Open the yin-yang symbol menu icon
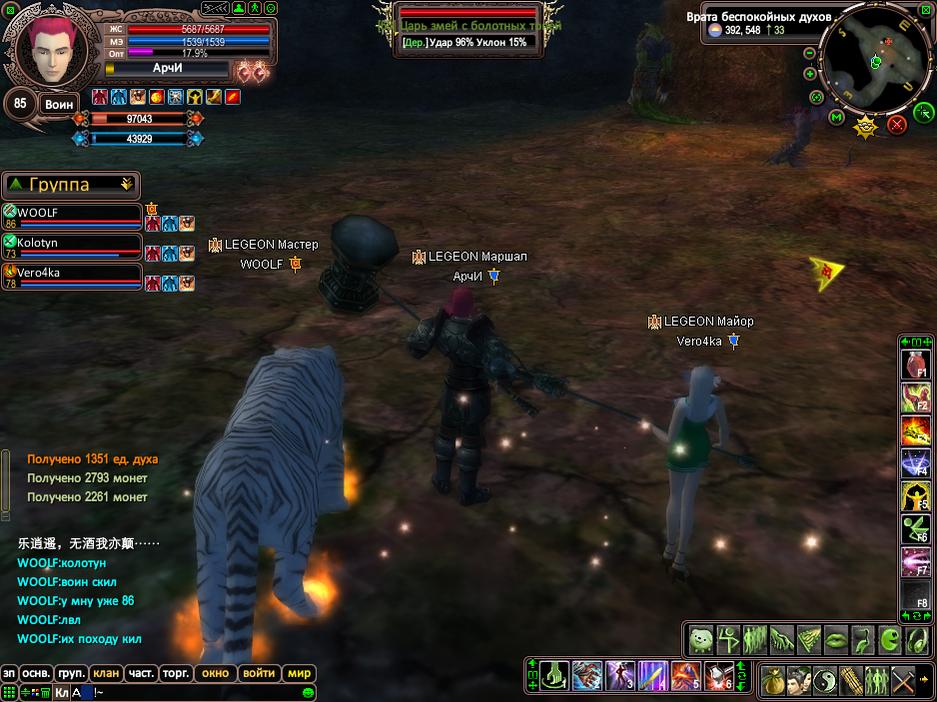This screenshot has height=702, width=937. coord(826,681)
